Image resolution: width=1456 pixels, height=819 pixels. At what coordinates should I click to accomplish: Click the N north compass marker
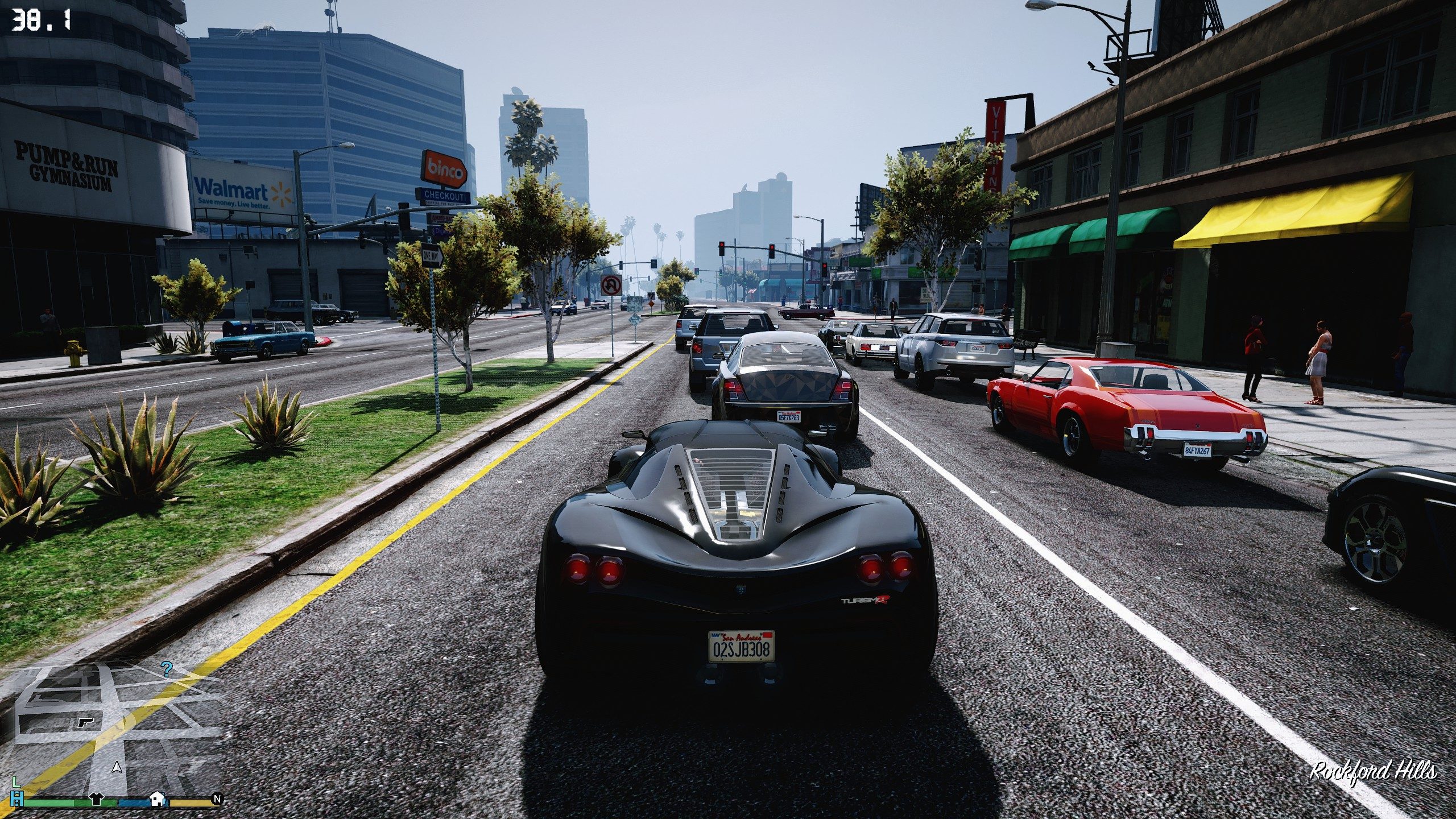[x=216, y=799]
